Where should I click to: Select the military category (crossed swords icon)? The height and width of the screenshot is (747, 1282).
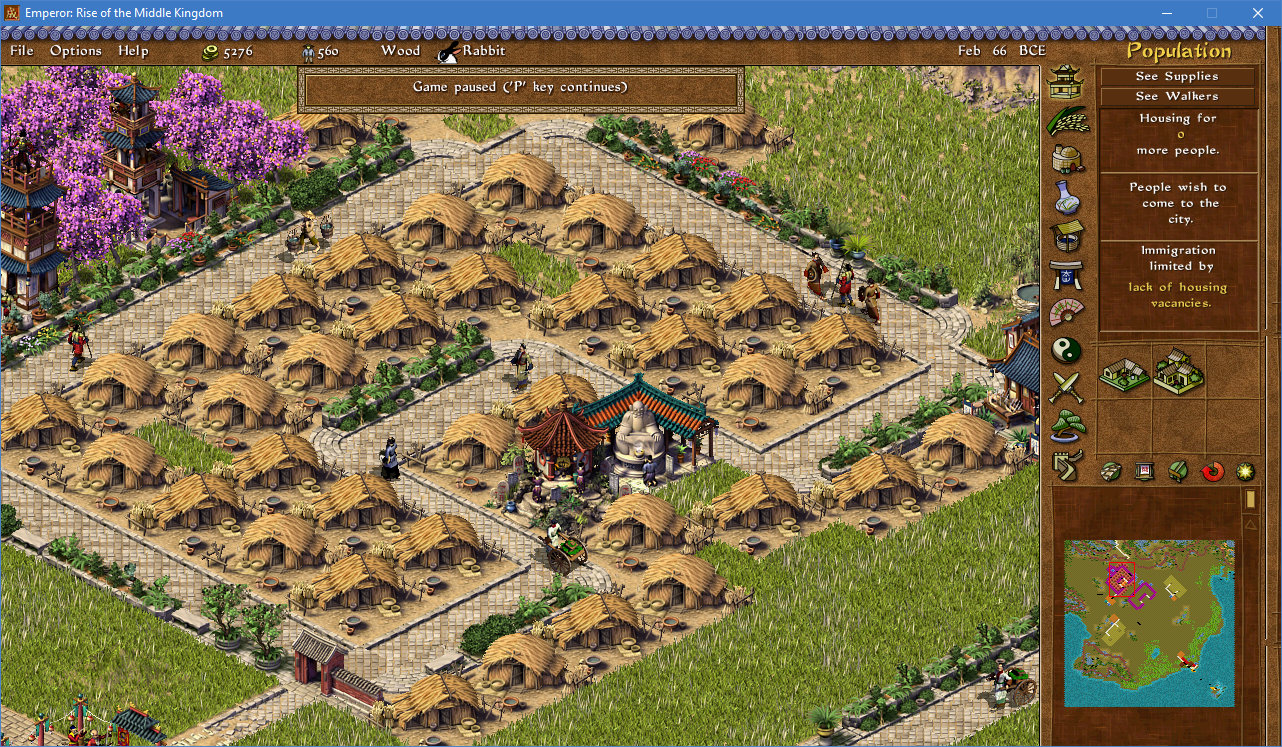pyautogui.click(x=1066, y=388)
